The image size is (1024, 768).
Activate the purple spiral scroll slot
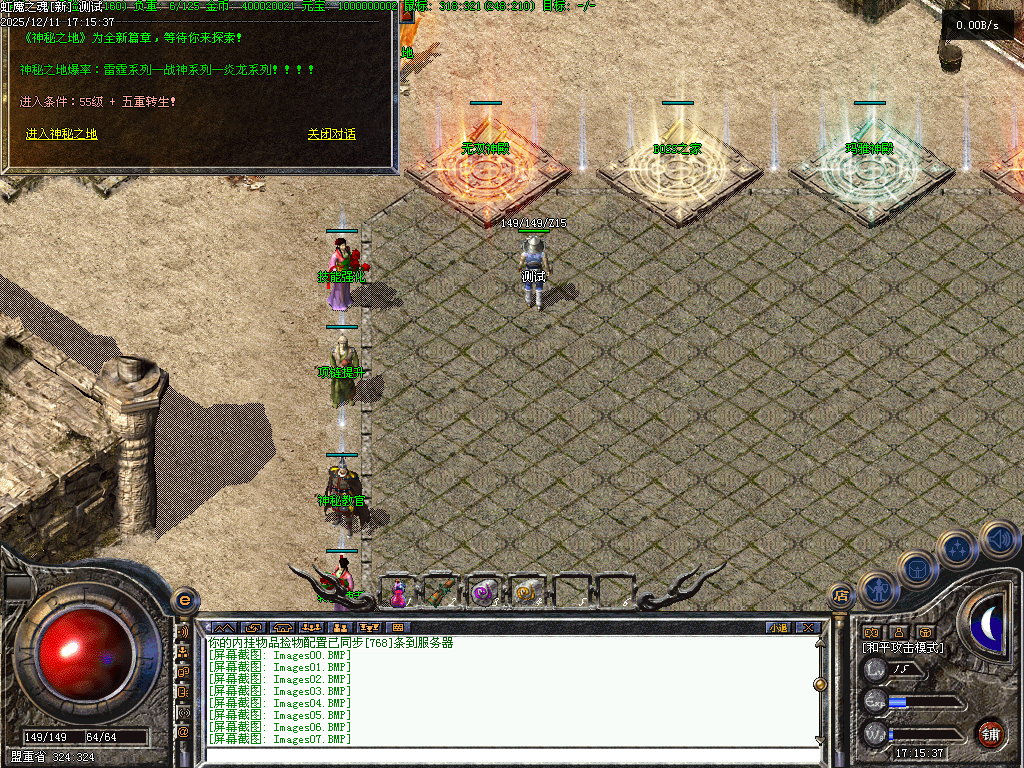pyautogui.click(x=483, y=593)
